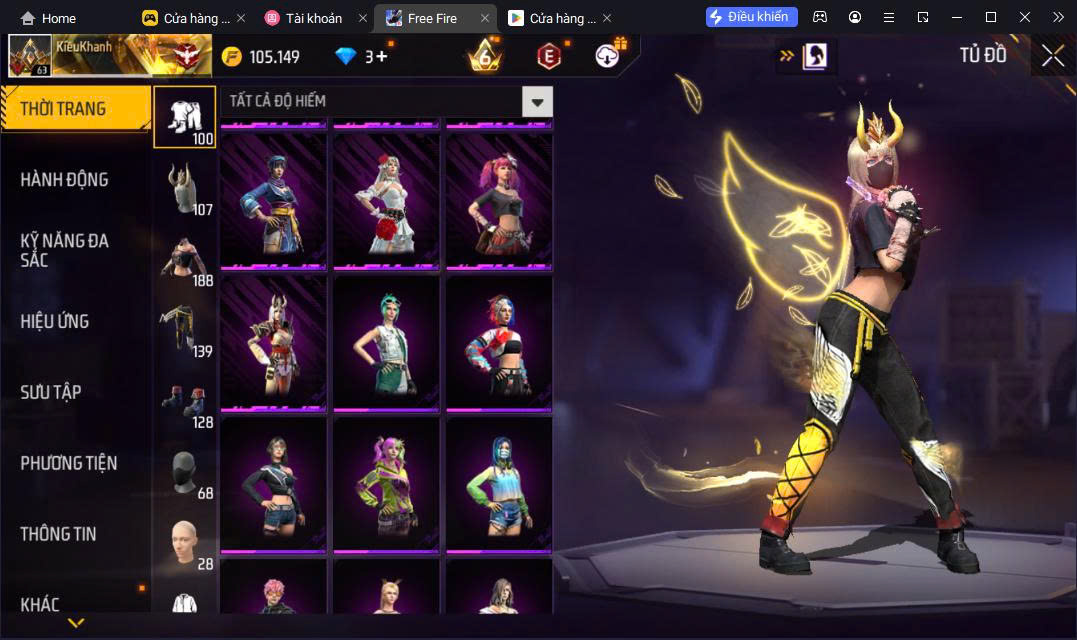The width and height of the screenshot is (1077, 640).
Task: Choose the mask subcategory showing 68
Action: 184,472
